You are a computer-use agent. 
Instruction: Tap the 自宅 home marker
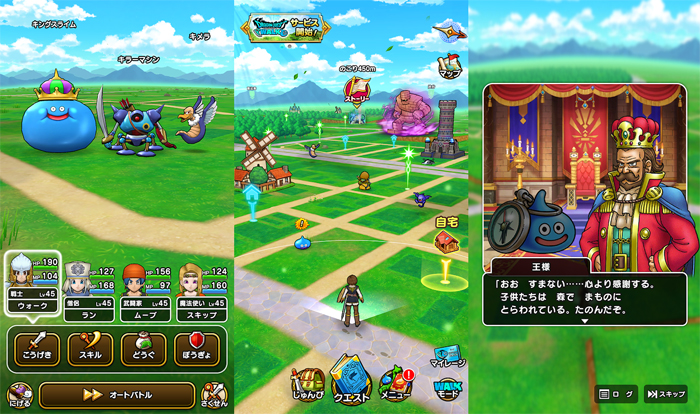445,238
